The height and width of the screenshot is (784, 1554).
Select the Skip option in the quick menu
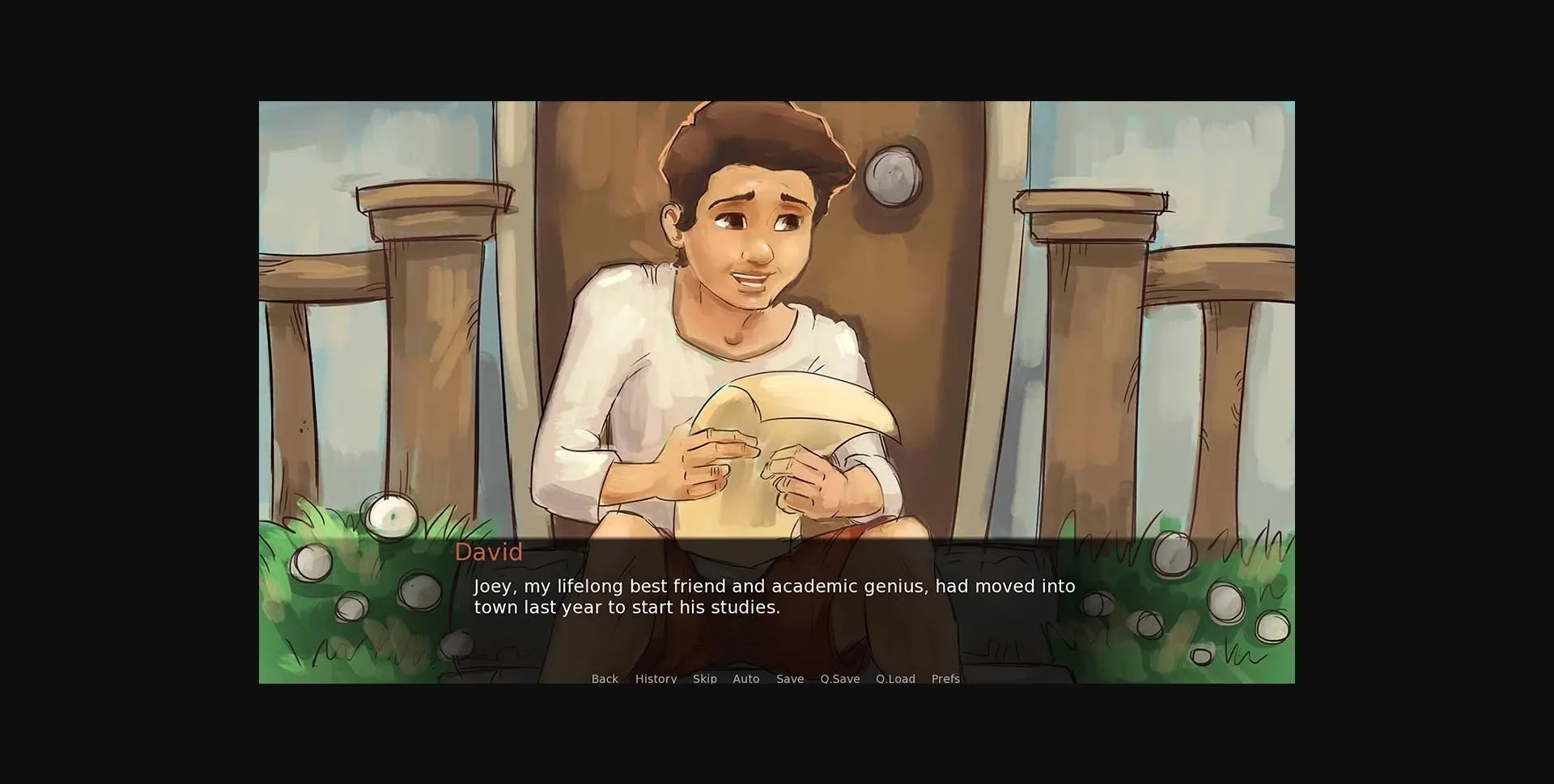click(704, 679)
